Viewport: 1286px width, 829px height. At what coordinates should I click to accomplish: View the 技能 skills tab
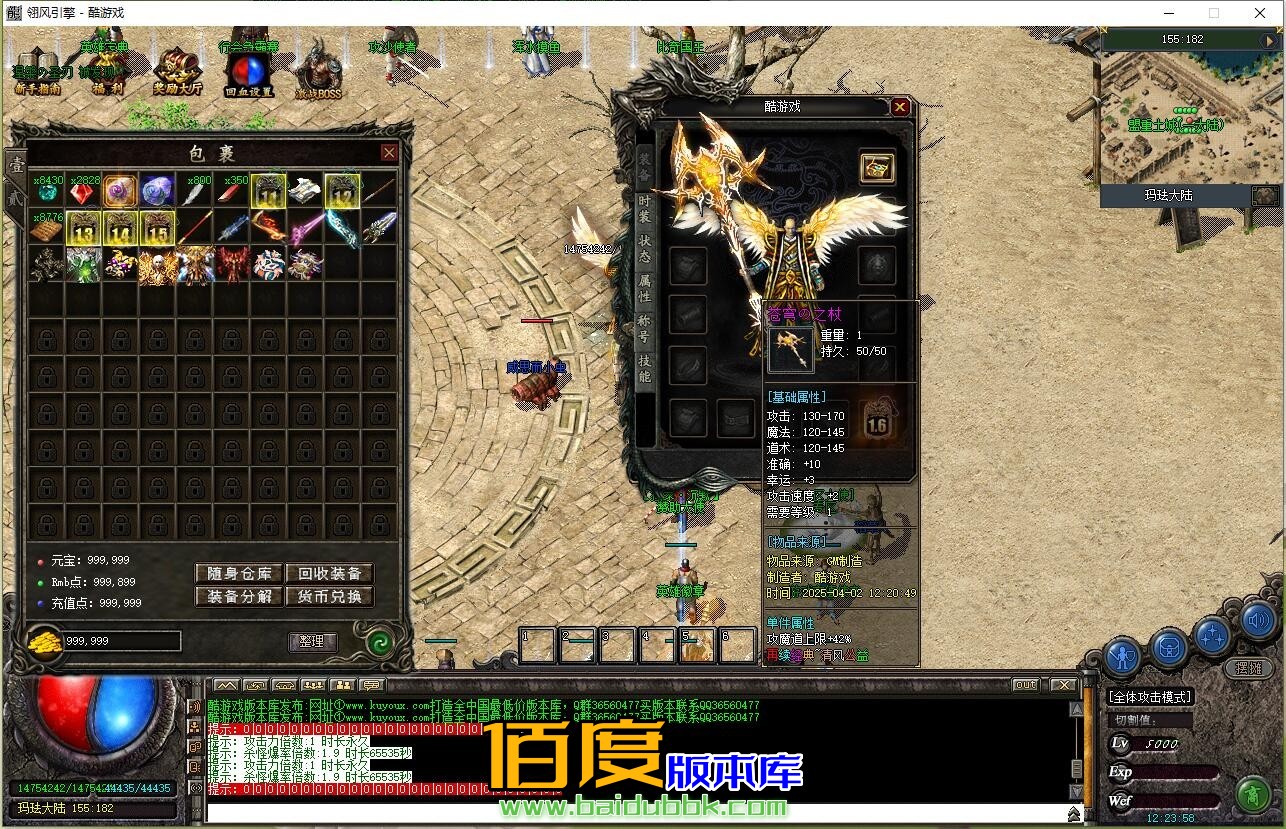point(645,368)
